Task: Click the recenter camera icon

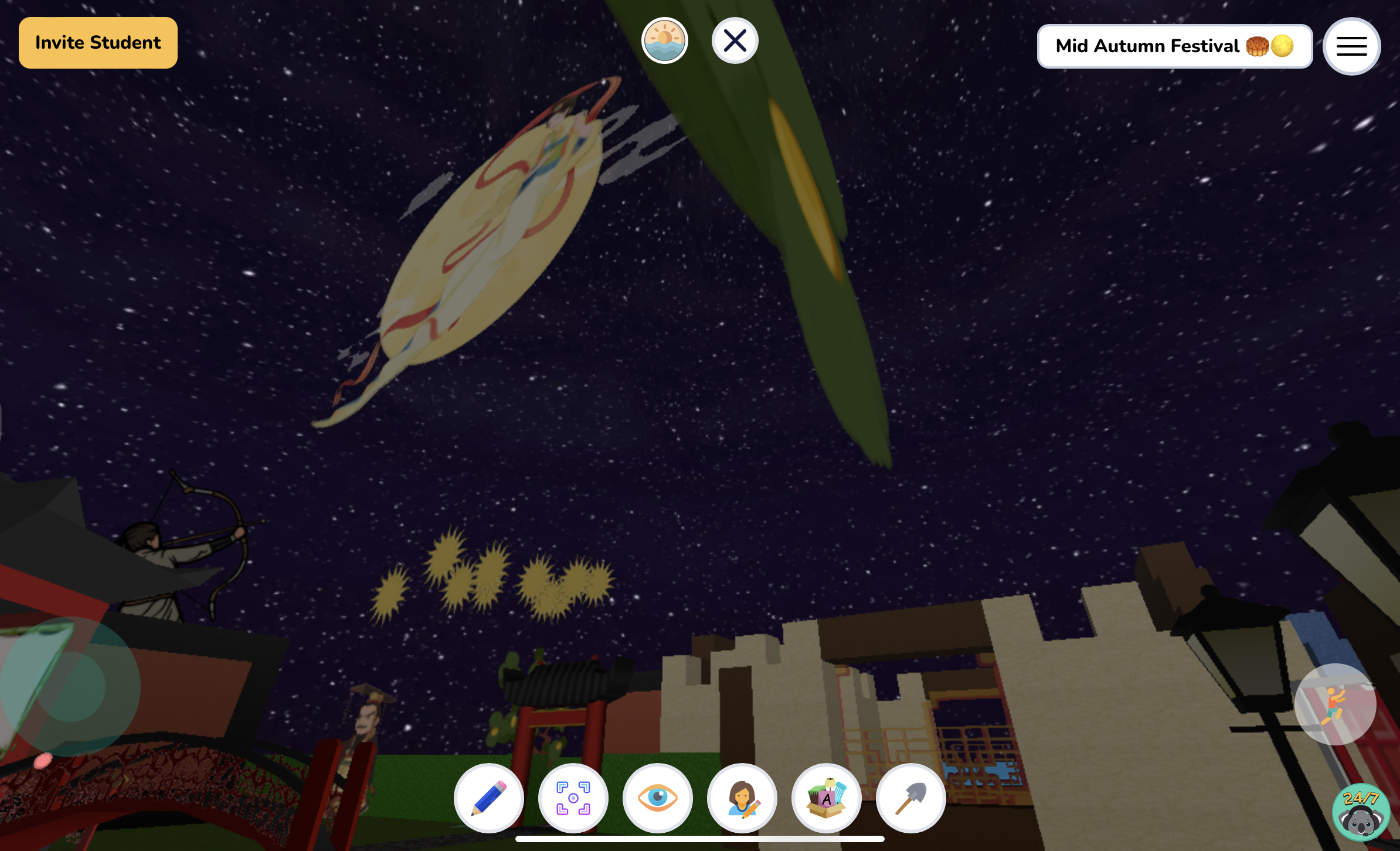Action: coord(573,799)
